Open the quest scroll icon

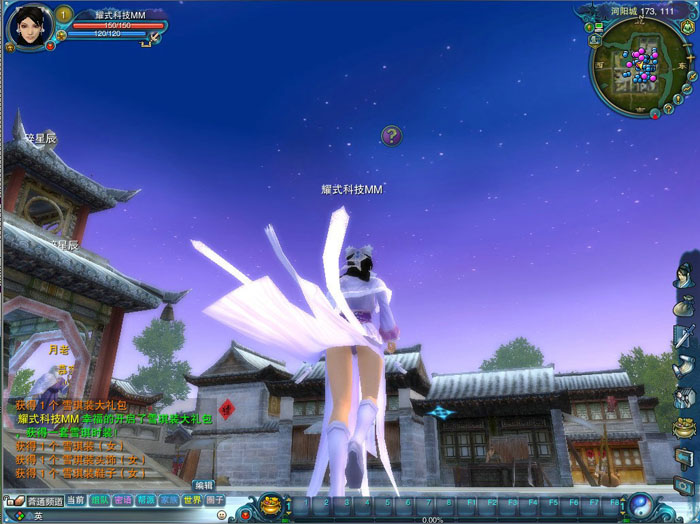pyautogui.click(x=684, y=366)
